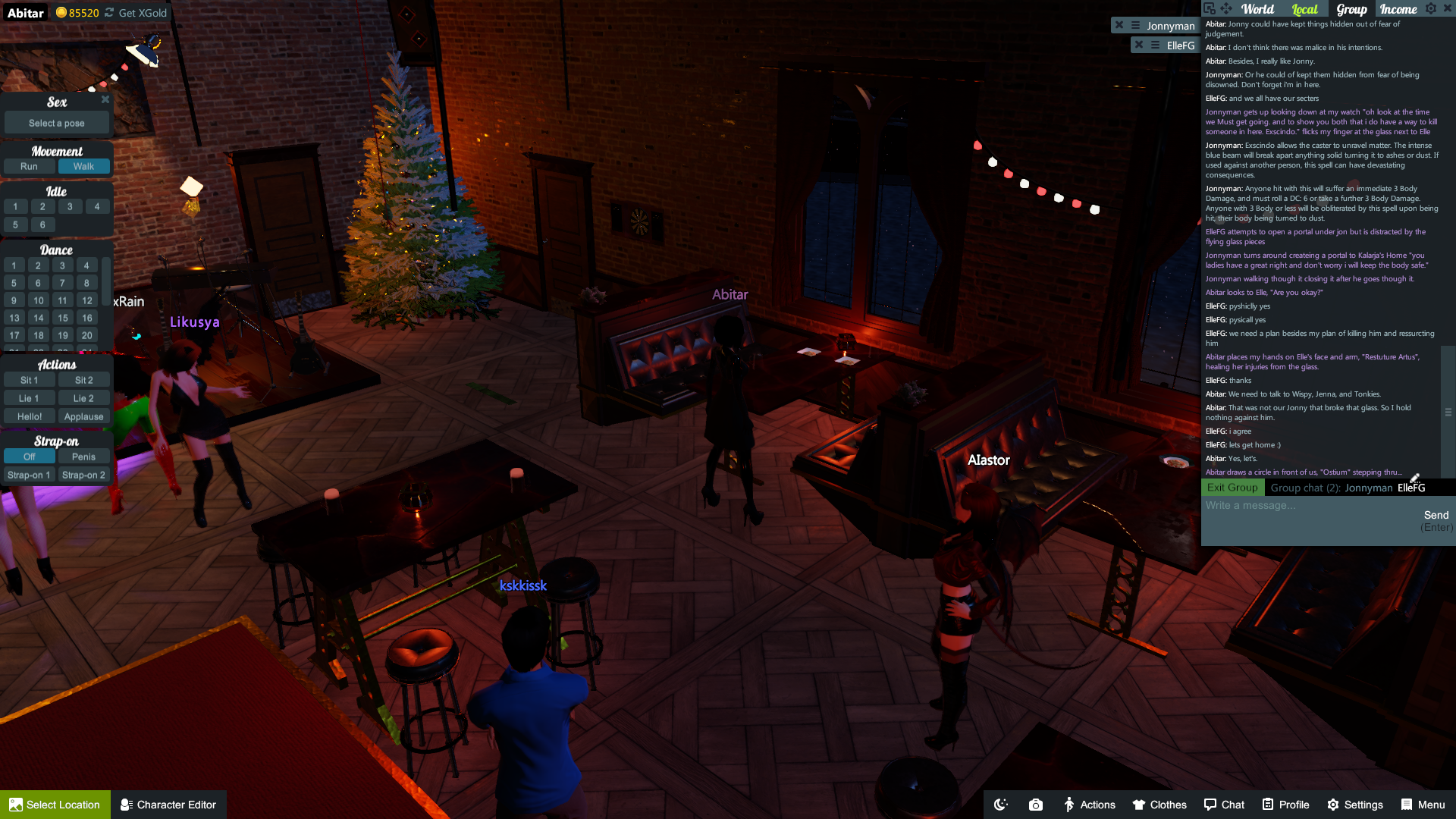Send the chat message

click(1436, 516)
